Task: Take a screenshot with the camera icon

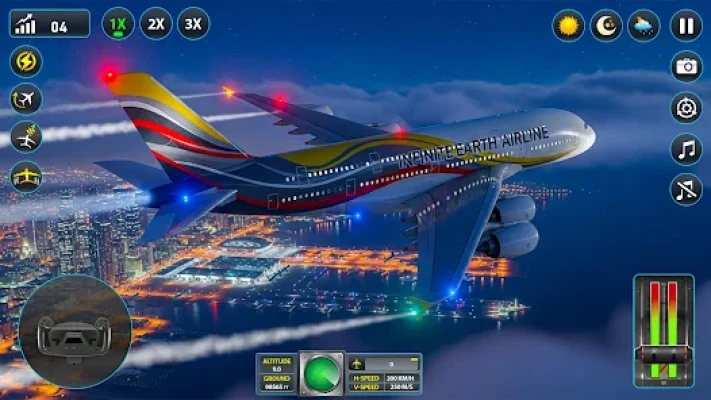Action: click(x=686, y=67)
